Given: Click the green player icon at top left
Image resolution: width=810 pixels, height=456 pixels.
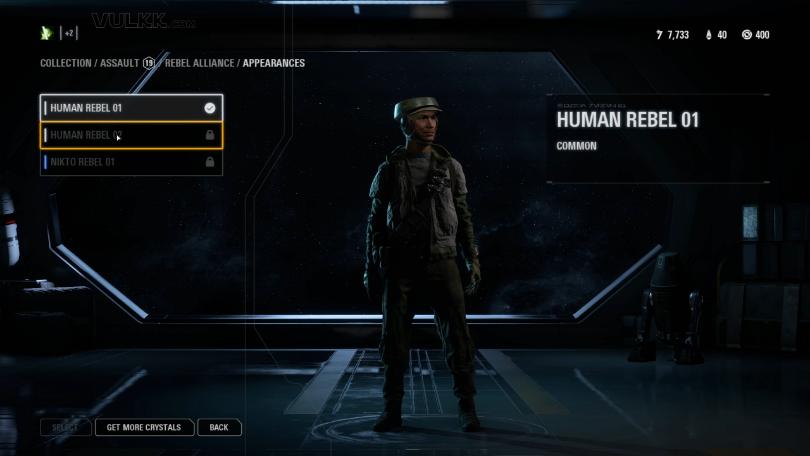Looking at the screenshot, I should [46, 33].
